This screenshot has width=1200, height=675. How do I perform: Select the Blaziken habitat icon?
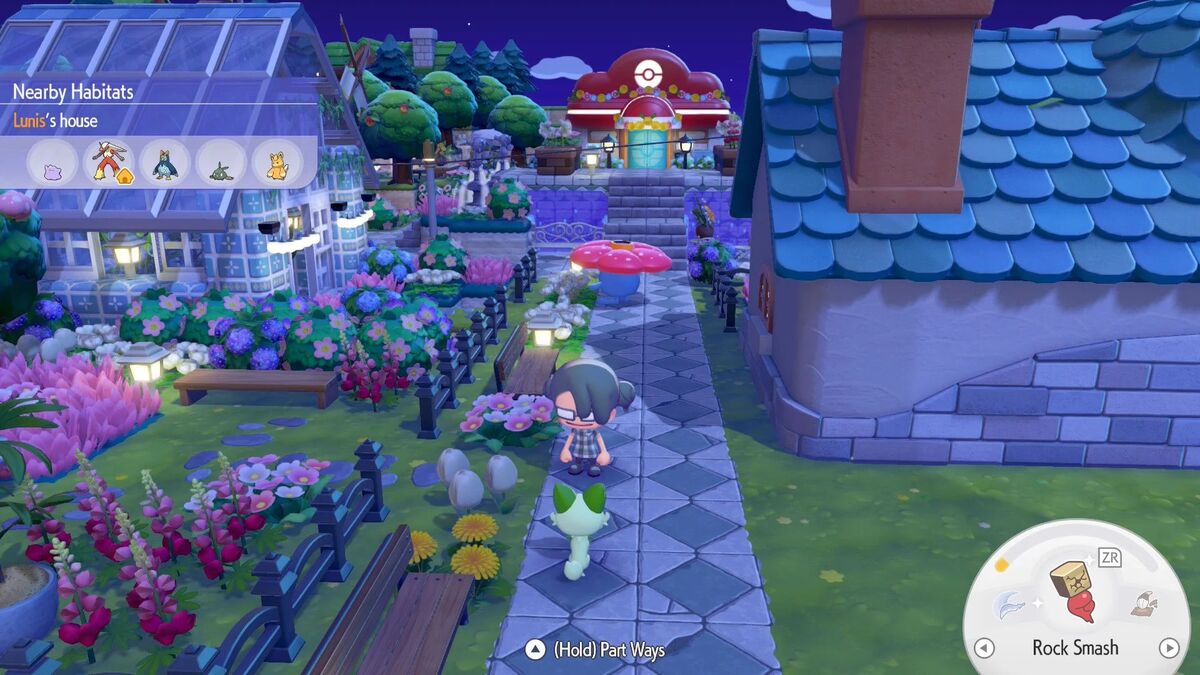tap(108, 161)
